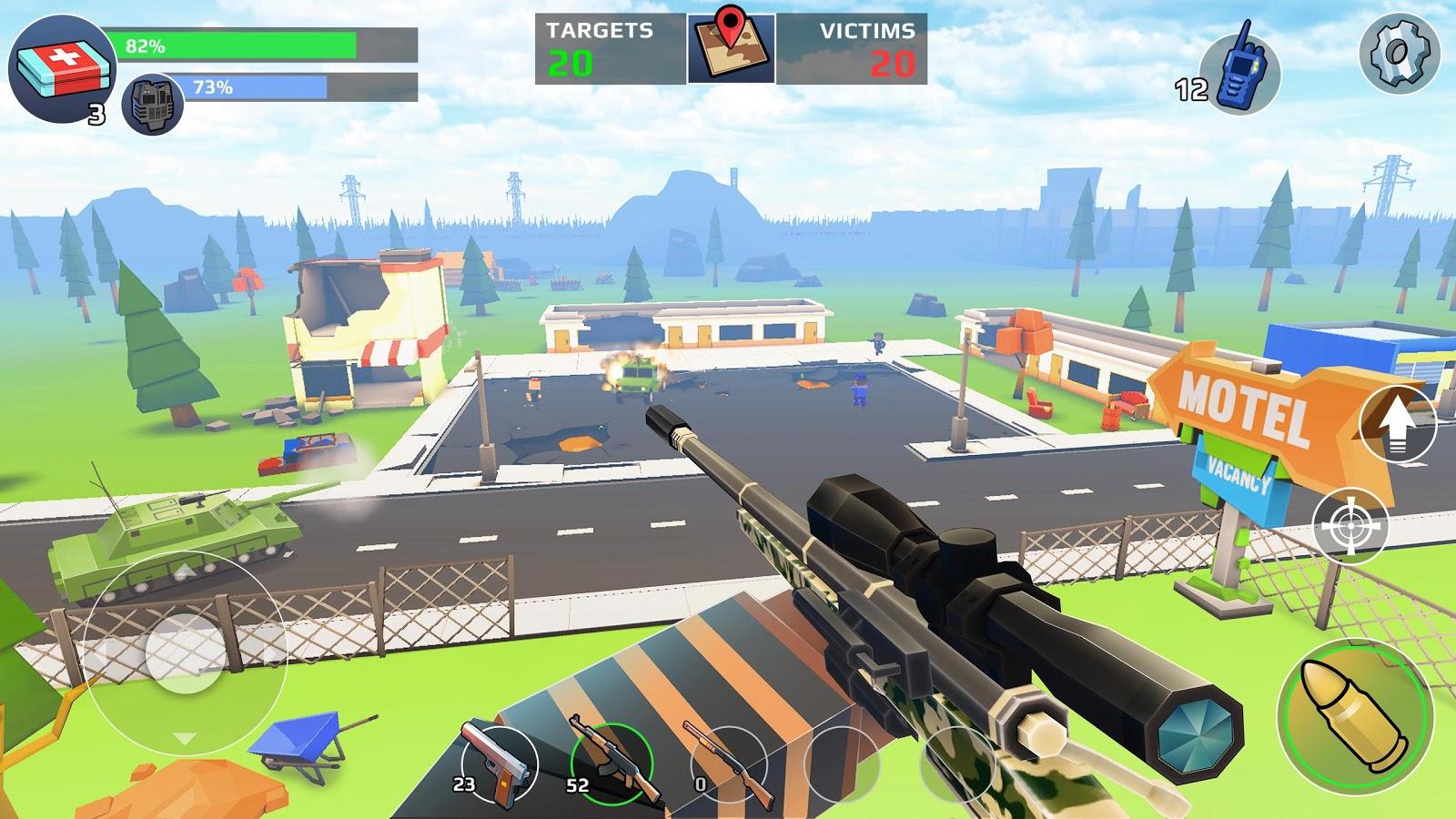Tap the body armor vest icon
Image resolution: width=1456 pixels, height=819 pixels.
point(152,103)
